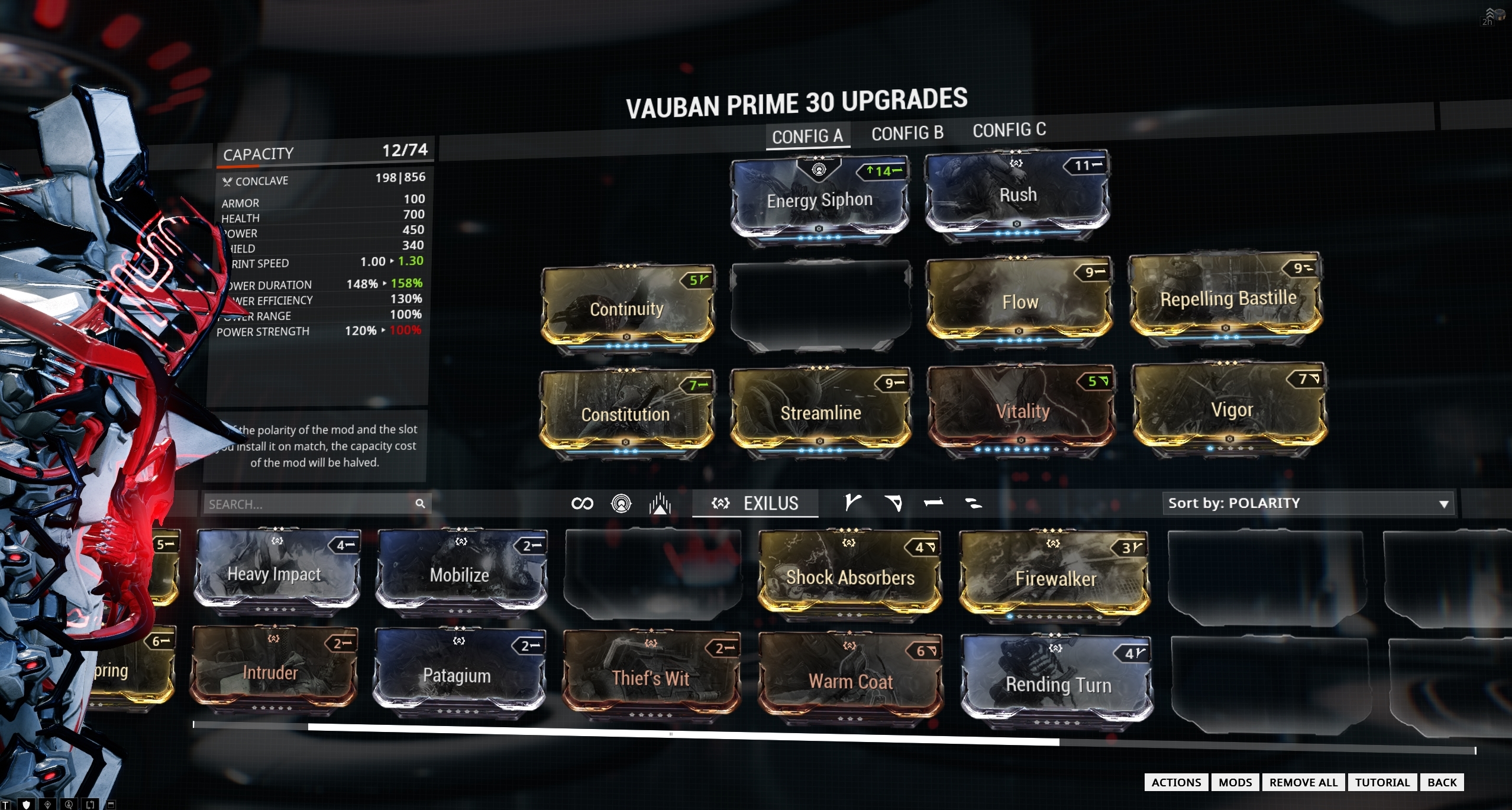Screen dimensions: 1512x810
Task: Toggle the Naramon polarity filter
Action: click(x=933, y=503)
